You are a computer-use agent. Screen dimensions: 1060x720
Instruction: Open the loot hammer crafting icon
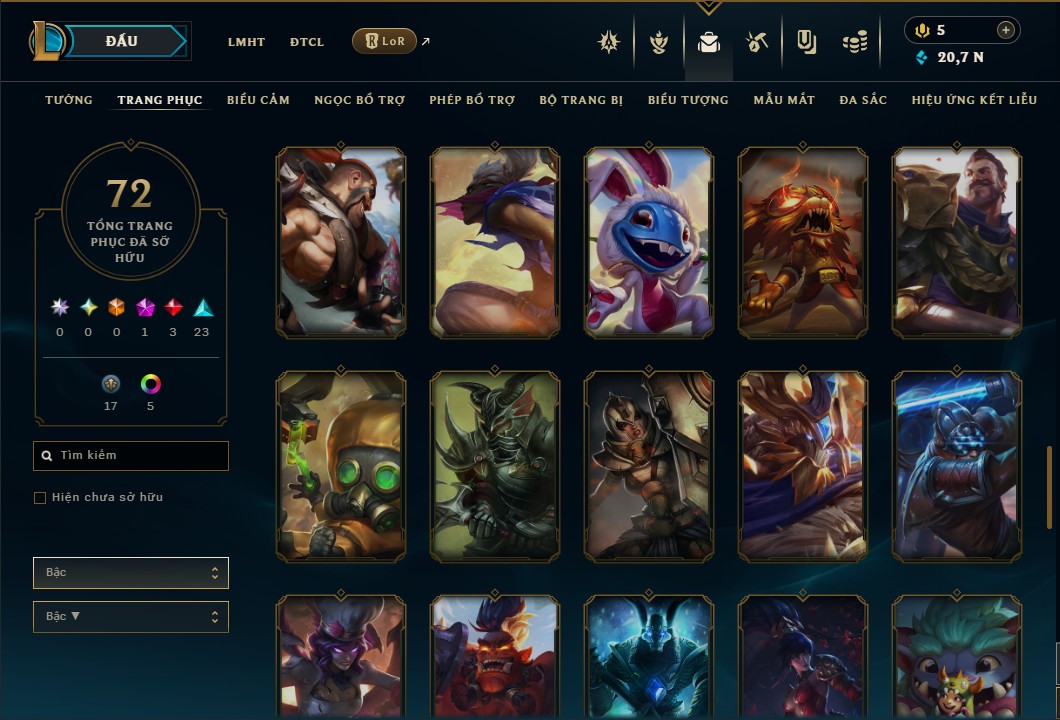click(x=756, y=42)
